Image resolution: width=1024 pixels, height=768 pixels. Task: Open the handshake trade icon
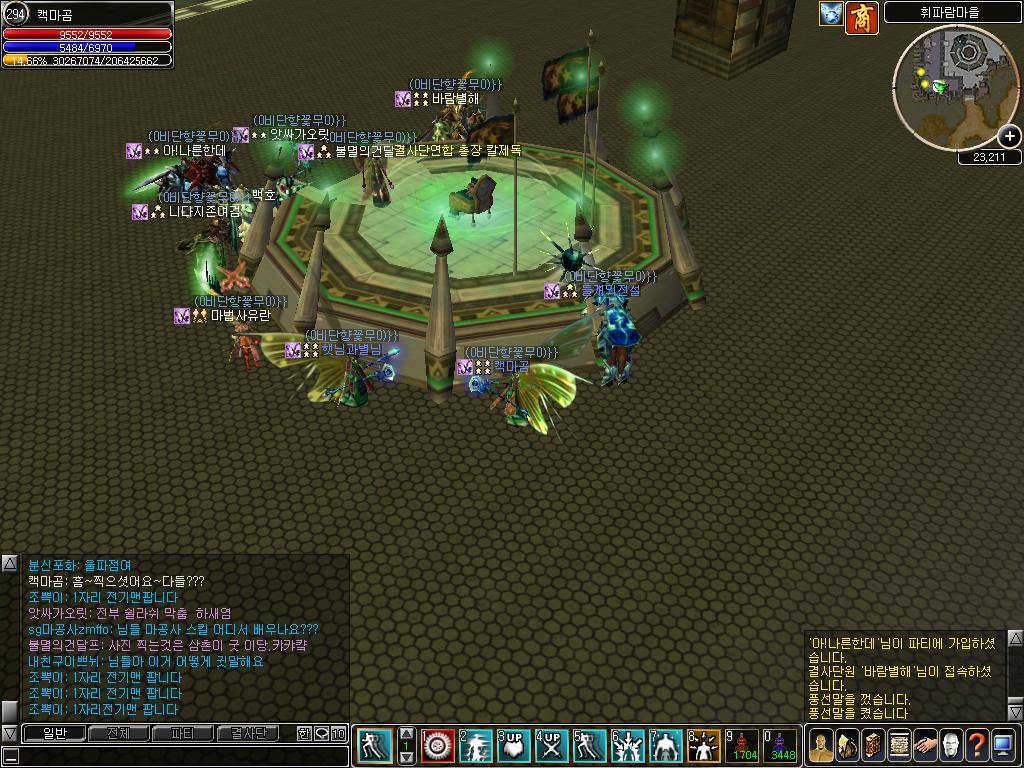click(x=925, y=746)
